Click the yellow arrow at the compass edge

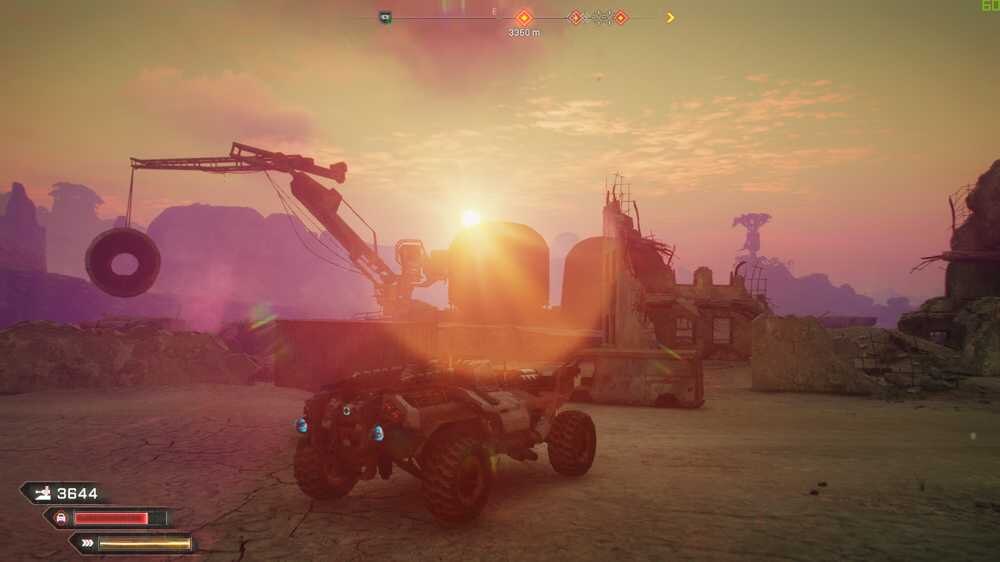click(670, 17)
